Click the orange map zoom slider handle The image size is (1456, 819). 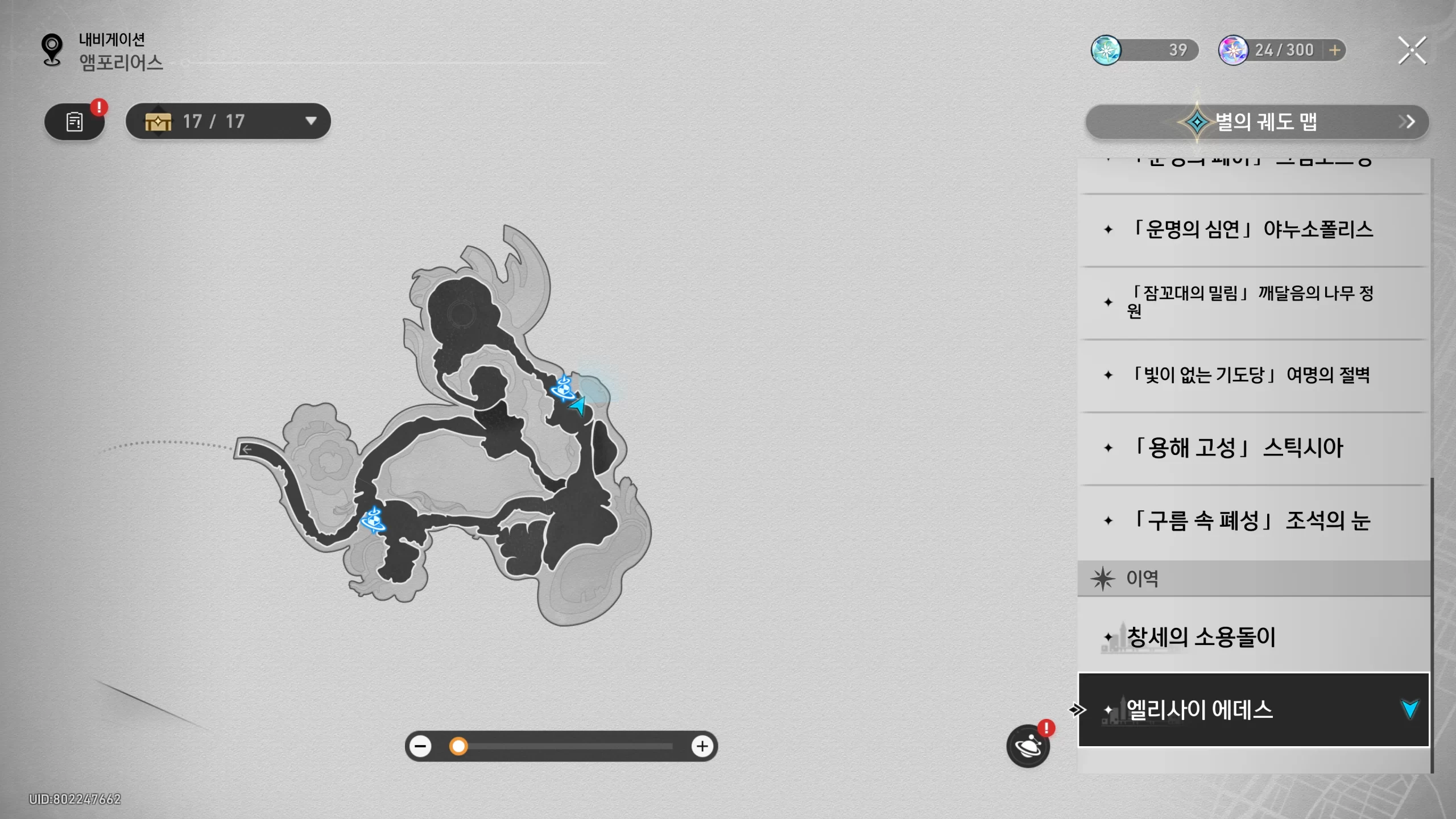[x=458, y=746]
